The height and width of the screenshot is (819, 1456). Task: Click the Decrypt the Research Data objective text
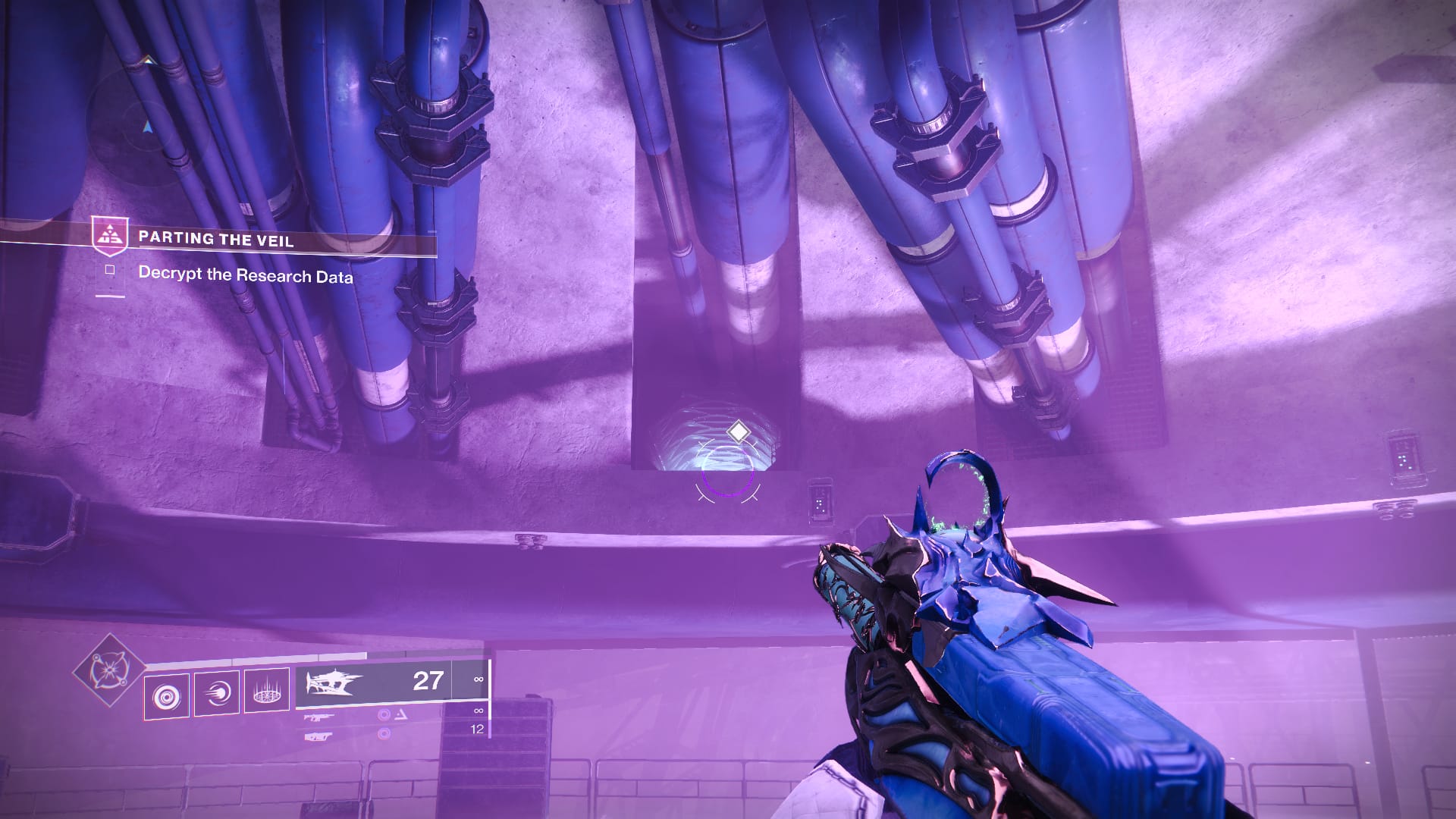[246, 275]
